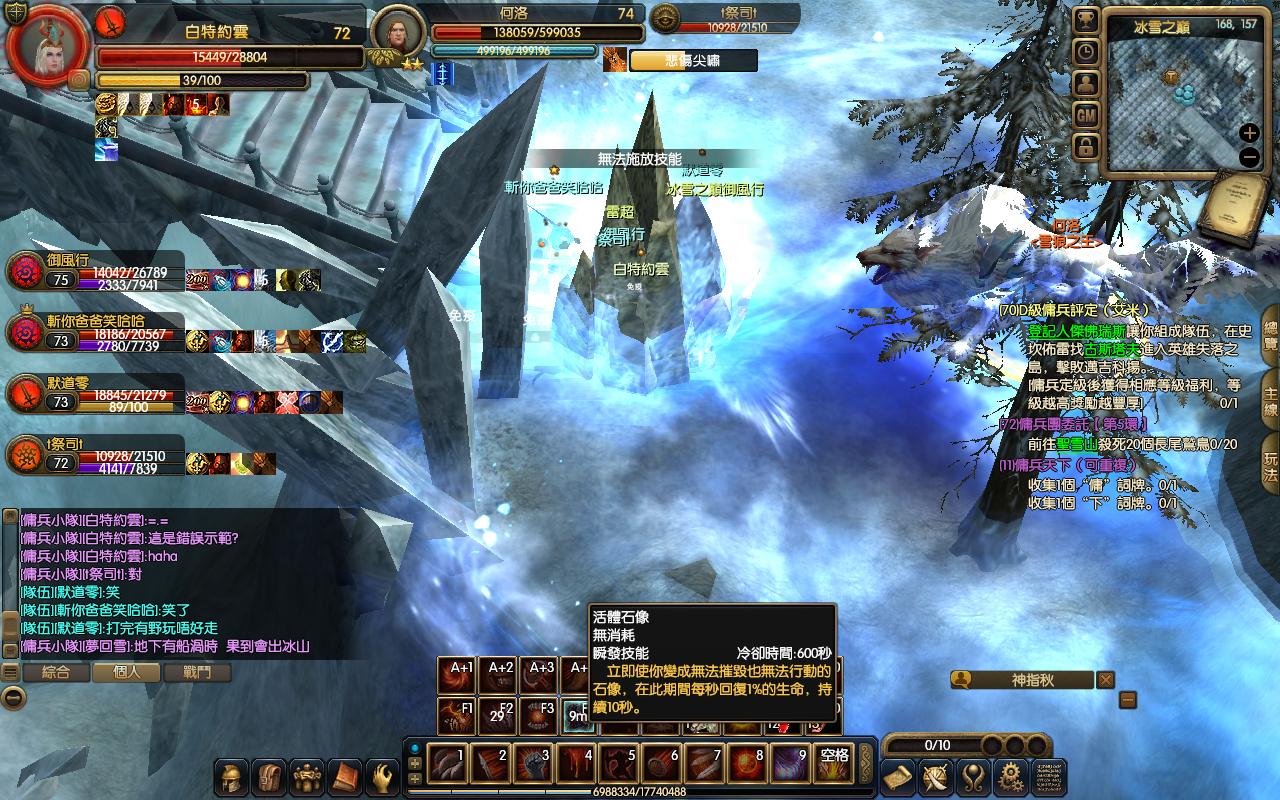Open the backpack inventory icon
The width and height of the screenshot is (1280, 800).
[270, 777]
